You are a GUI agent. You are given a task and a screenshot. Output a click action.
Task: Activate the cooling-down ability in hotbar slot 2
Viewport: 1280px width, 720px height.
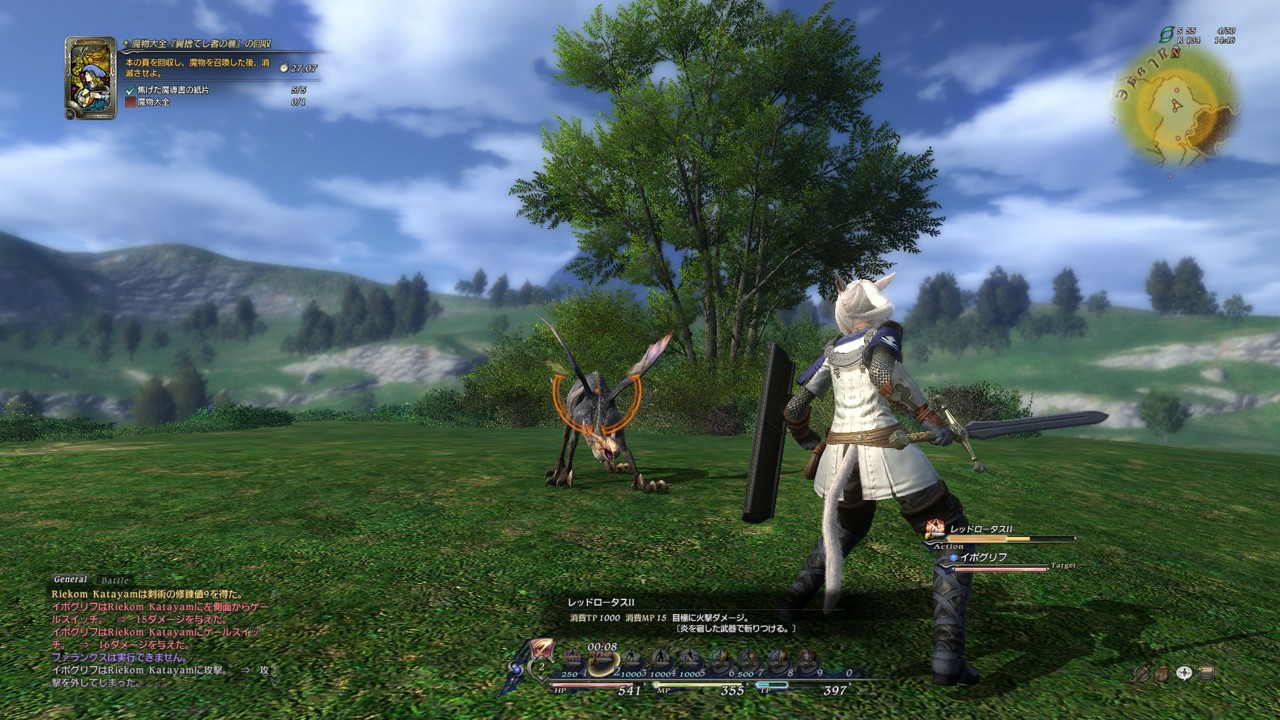(601, 656)
